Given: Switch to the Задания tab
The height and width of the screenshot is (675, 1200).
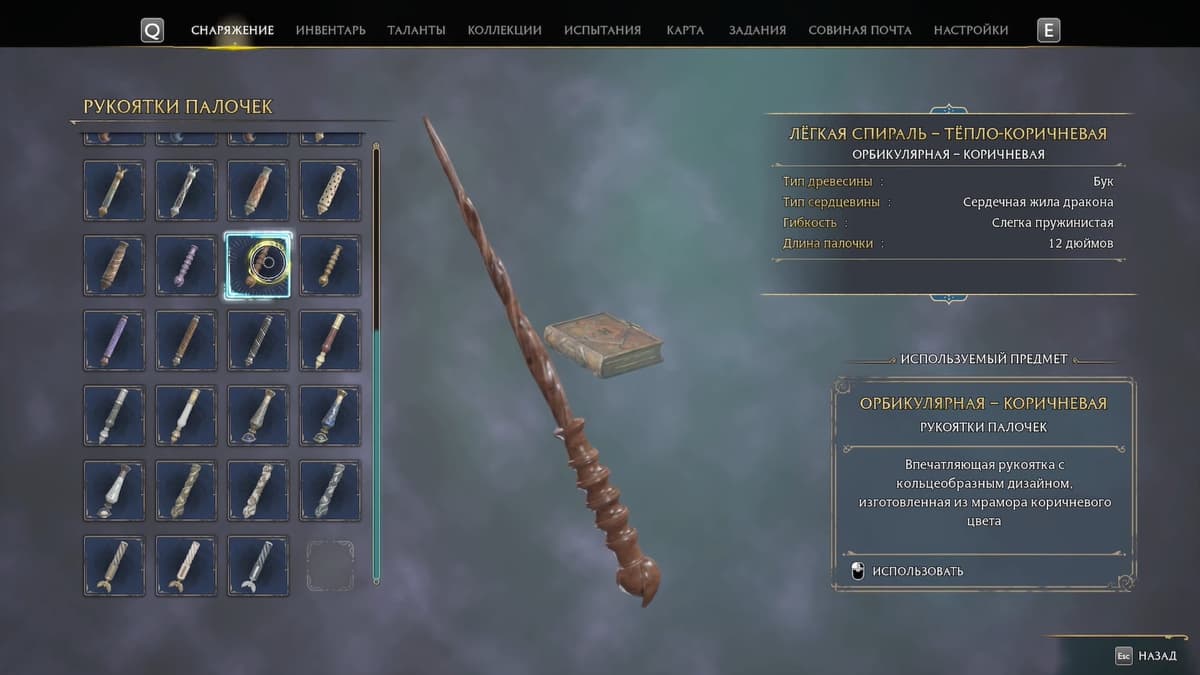Looking at the screenshot, I should click(757, 30).
